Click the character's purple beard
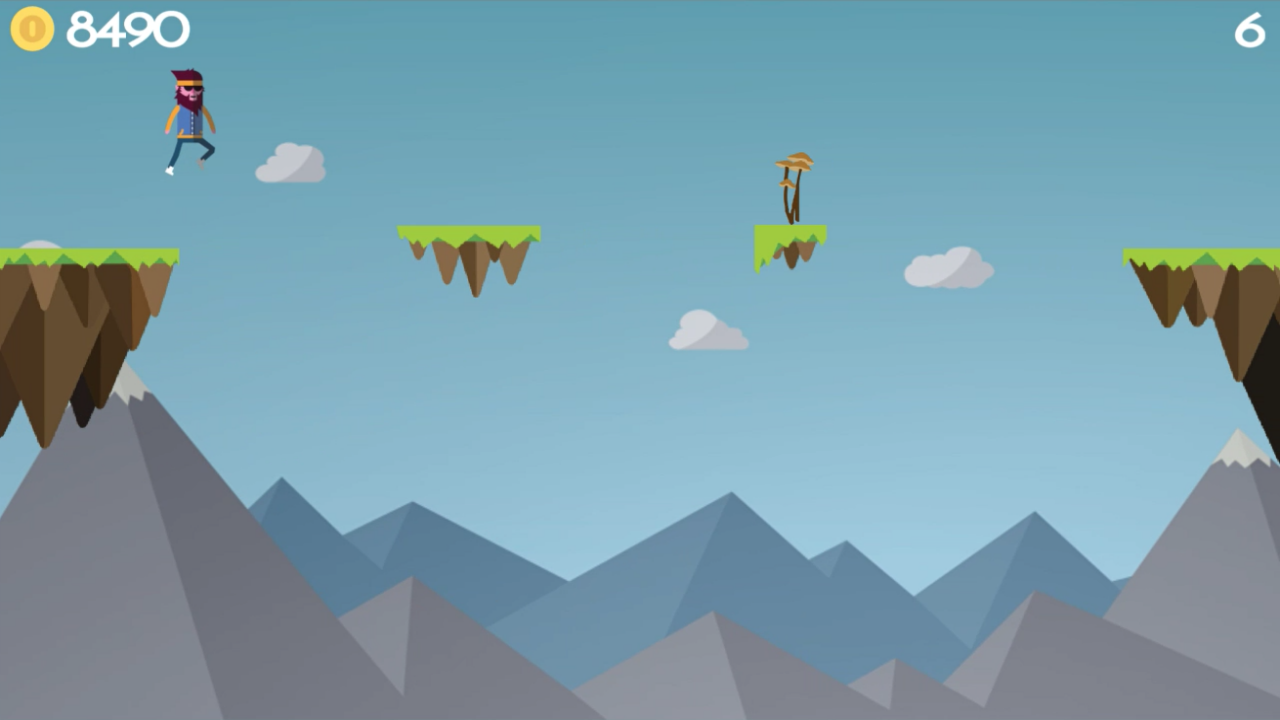This screenshot has height=720, width=1280. pyautogui.click(x=192, y=100)
